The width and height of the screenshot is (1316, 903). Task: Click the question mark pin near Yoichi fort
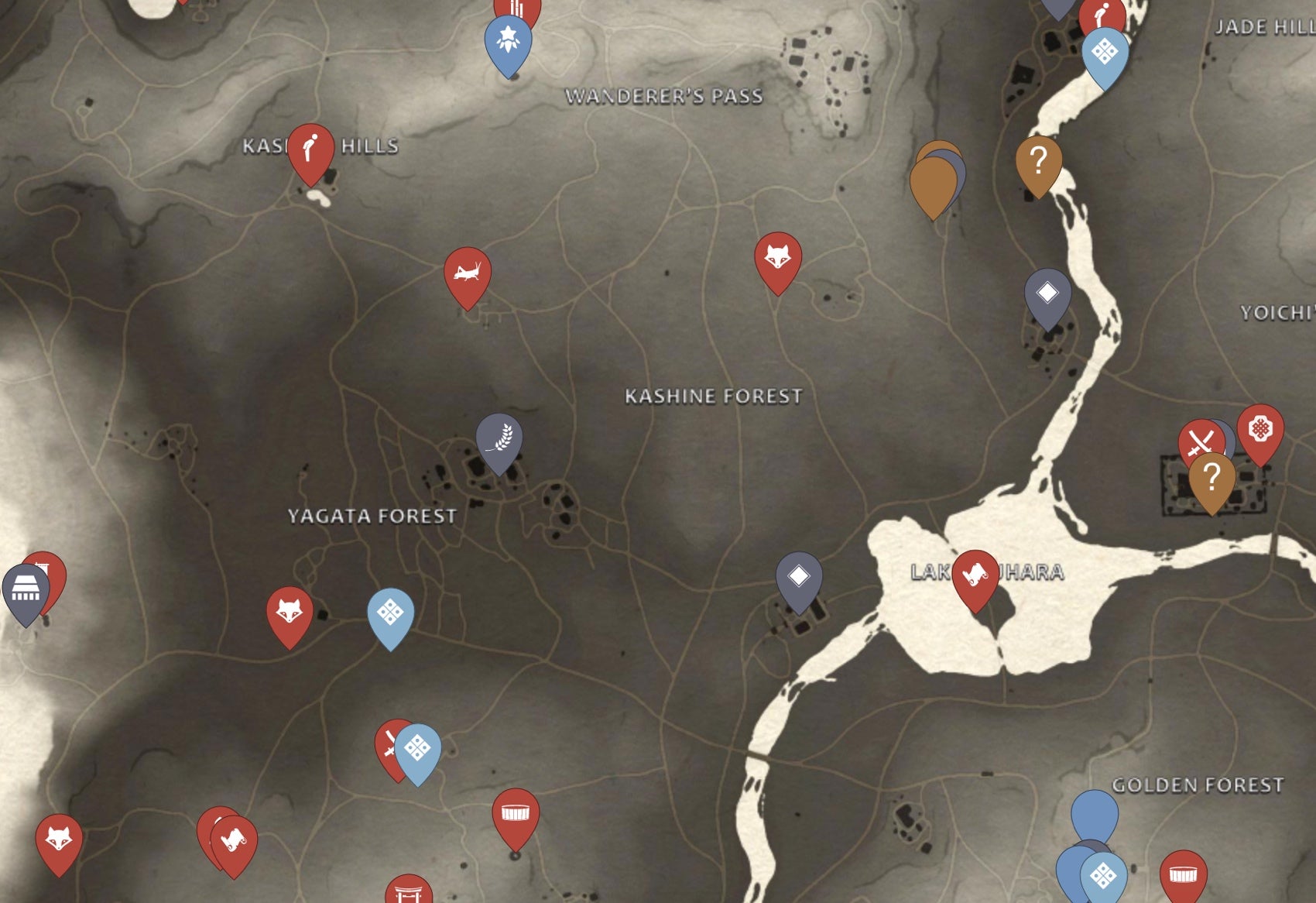1213,474
